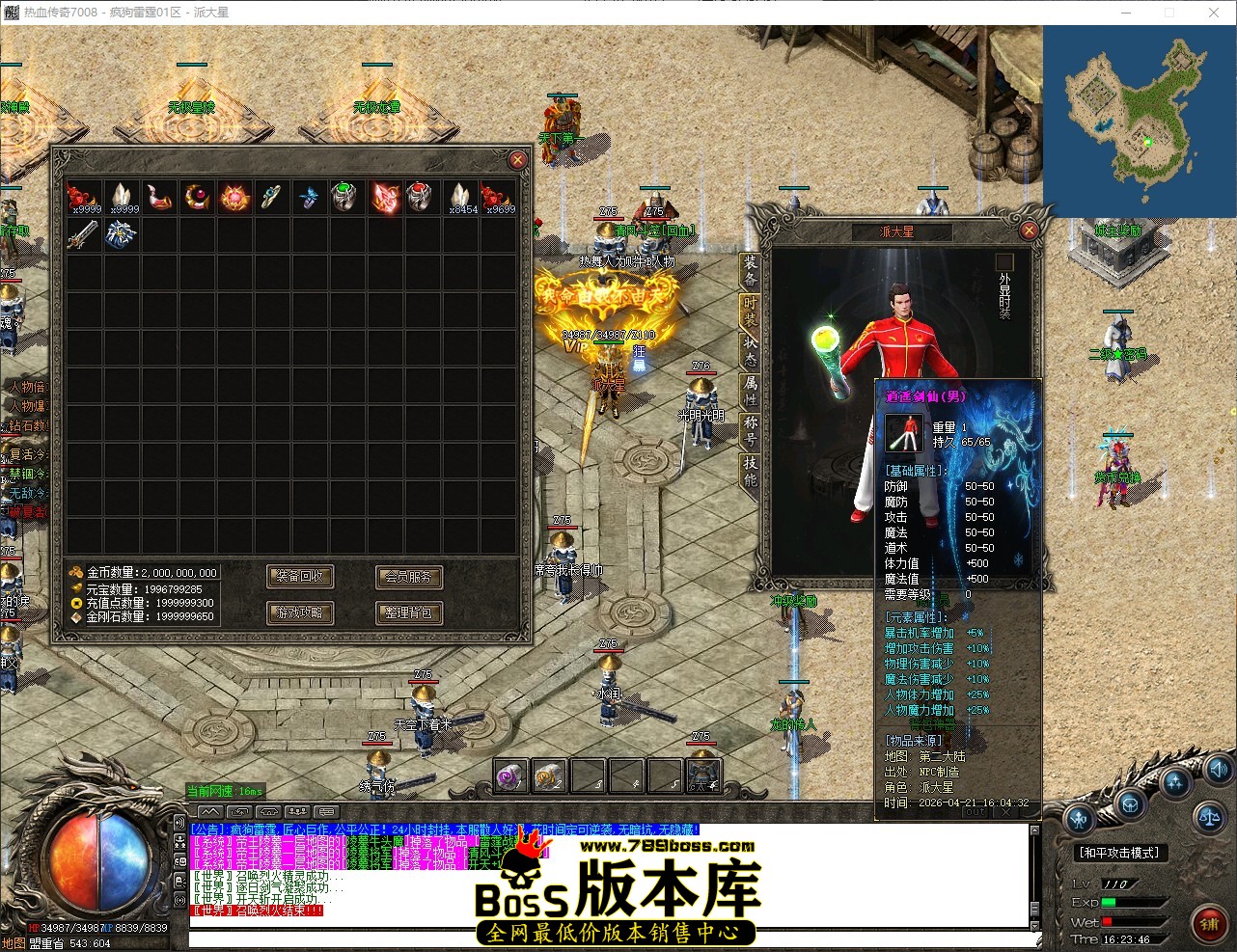Click the 整理背包 button to sort the backpack

point(408,612)
